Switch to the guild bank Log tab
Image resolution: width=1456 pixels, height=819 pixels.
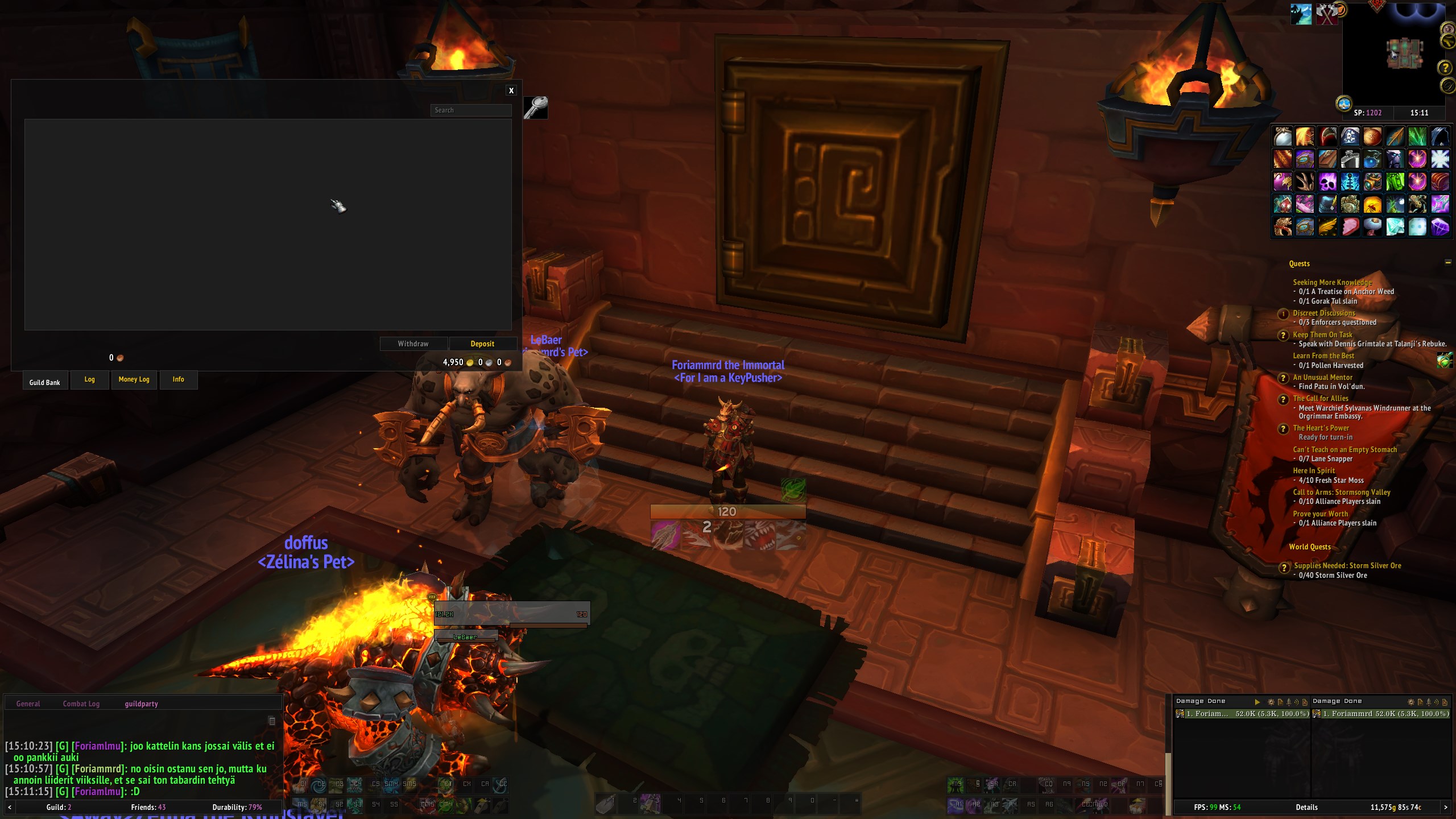click(x=89, y=379)
